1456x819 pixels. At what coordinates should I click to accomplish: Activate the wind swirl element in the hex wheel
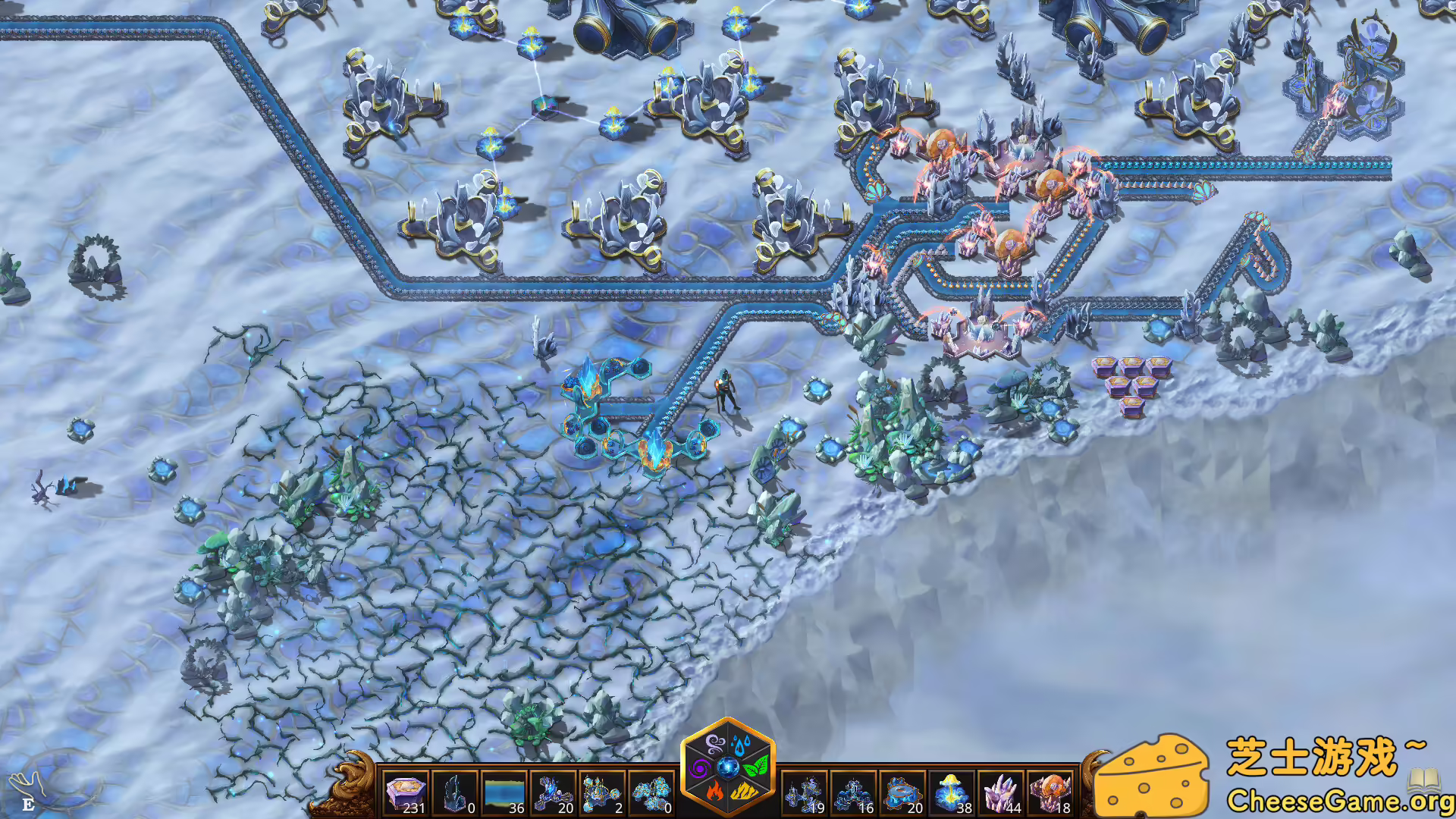click(x=715, y=743)
